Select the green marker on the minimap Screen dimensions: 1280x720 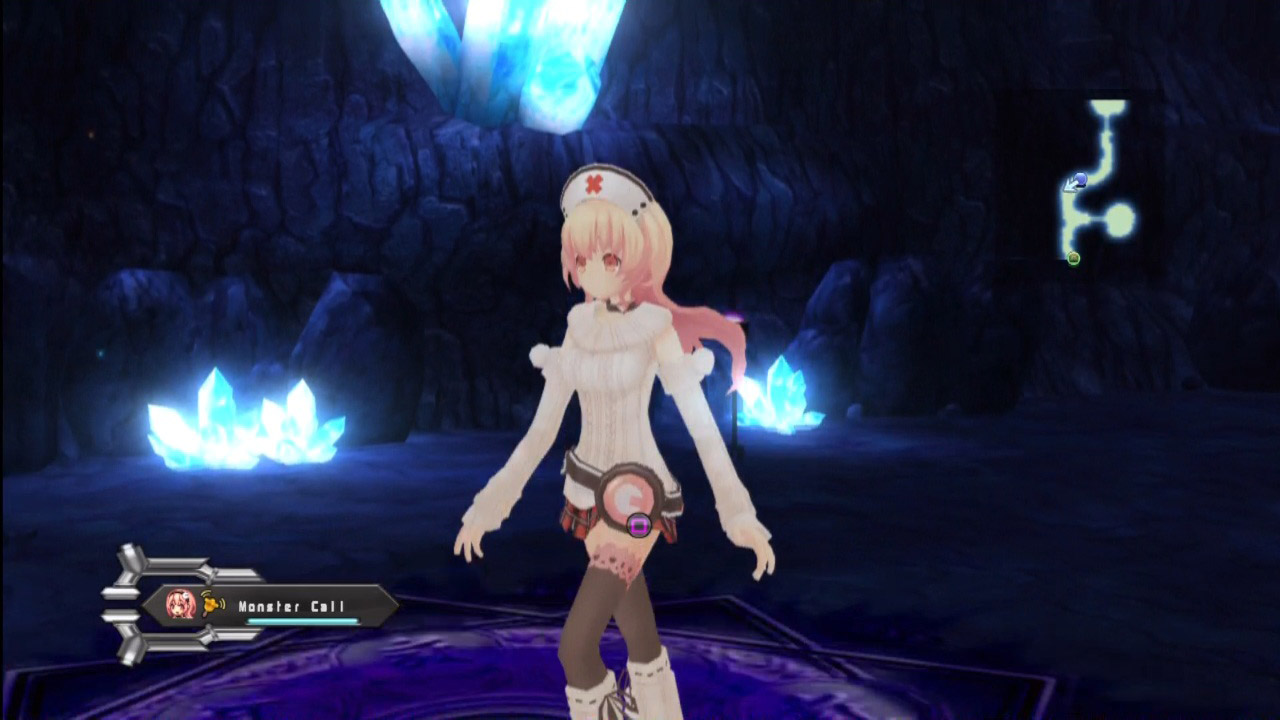point(1073,259)
